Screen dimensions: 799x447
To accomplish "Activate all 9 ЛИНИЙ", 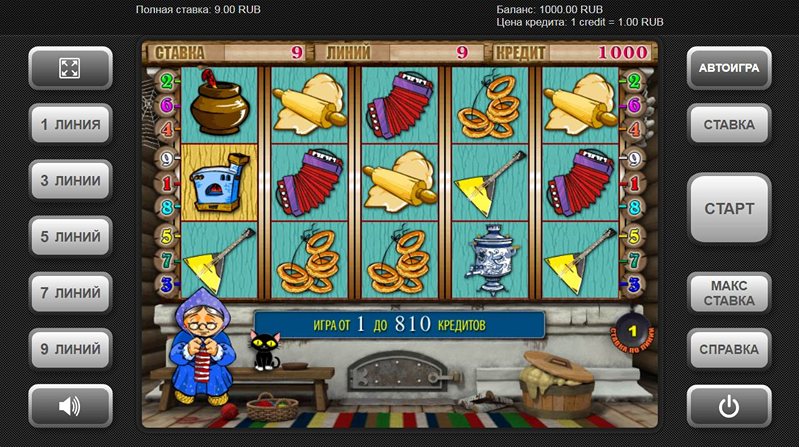I will coord(70,349).
